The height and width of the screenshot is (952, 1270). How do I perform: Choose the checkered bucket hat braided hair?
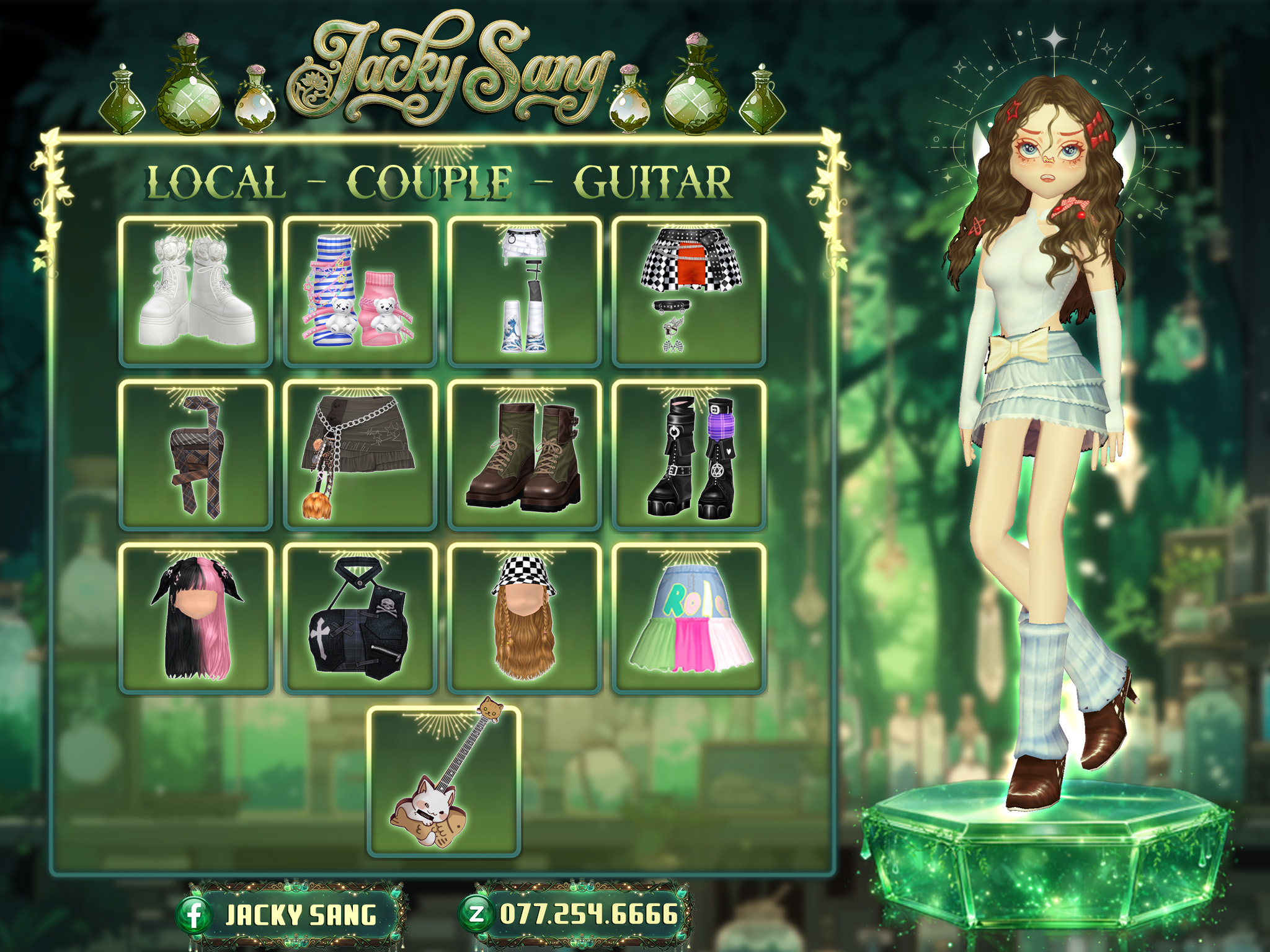(x=525, y=618)
